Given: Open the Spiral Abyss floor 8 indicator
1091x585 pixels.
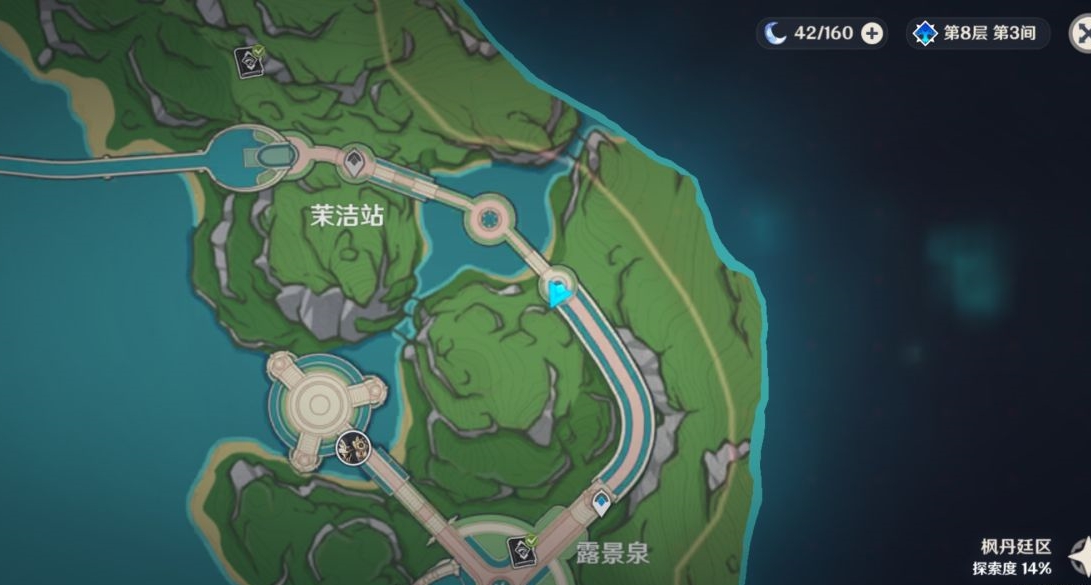Looking at the screenshot, I should click(977, 33).
